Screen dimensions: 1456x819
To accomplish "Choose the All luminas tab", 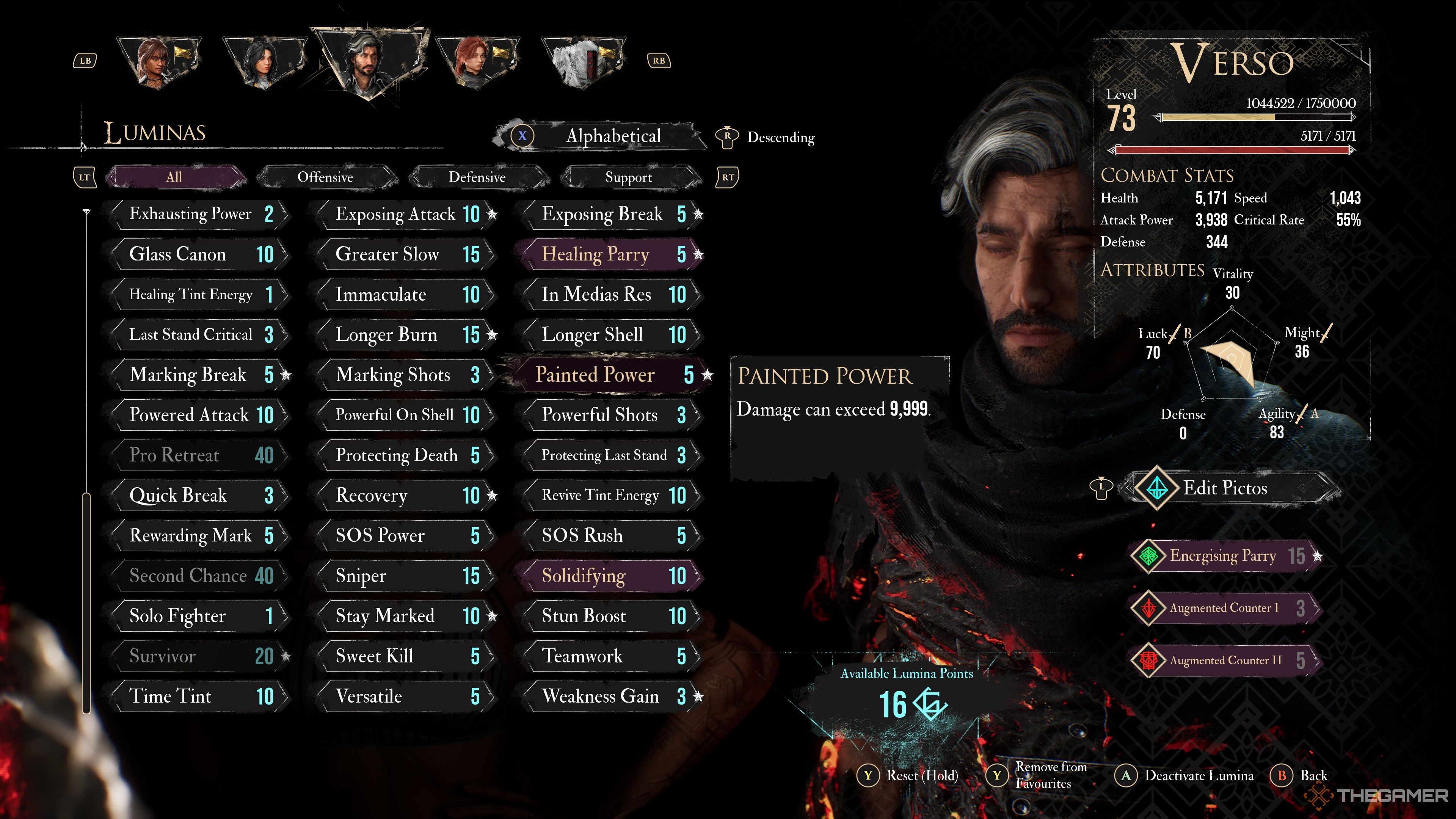I will pos(174,177).
